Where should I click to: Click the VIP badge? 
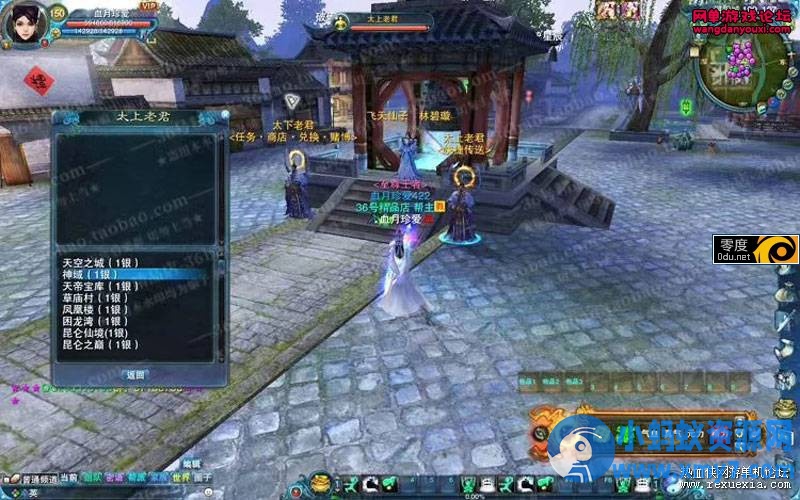pos(150,7)
